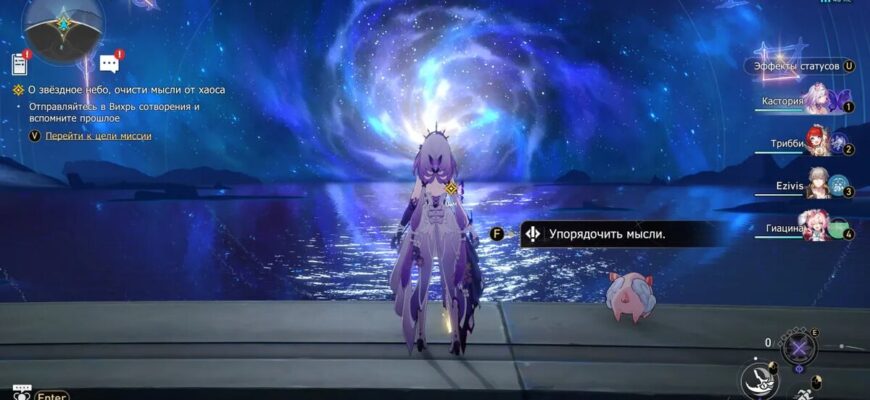Open the messages speech bubble icon
Screen dimensions: 870x400
[109, 65]
